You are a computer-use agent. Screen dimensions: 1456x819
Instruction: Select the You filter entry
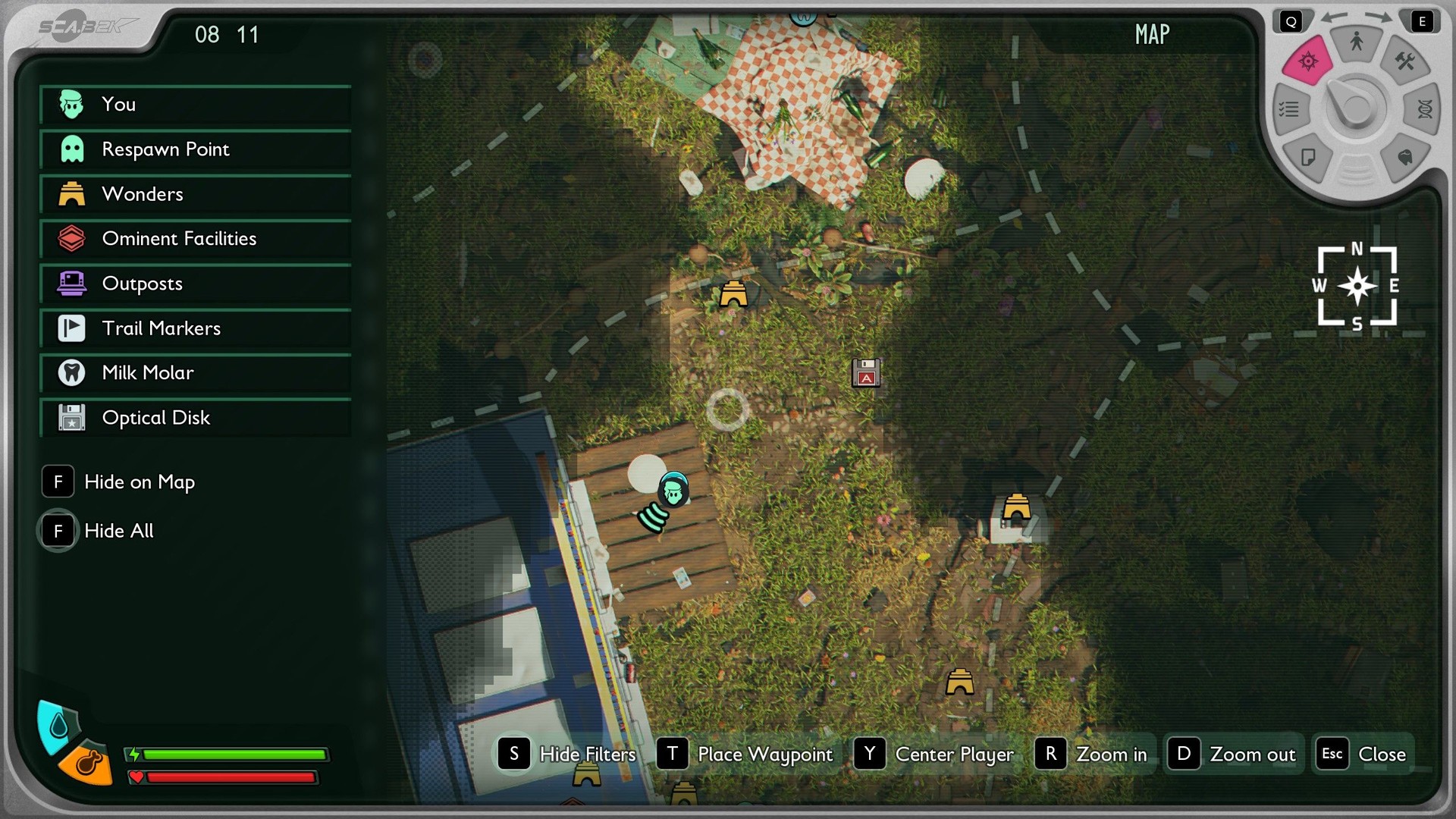[195, 105]
